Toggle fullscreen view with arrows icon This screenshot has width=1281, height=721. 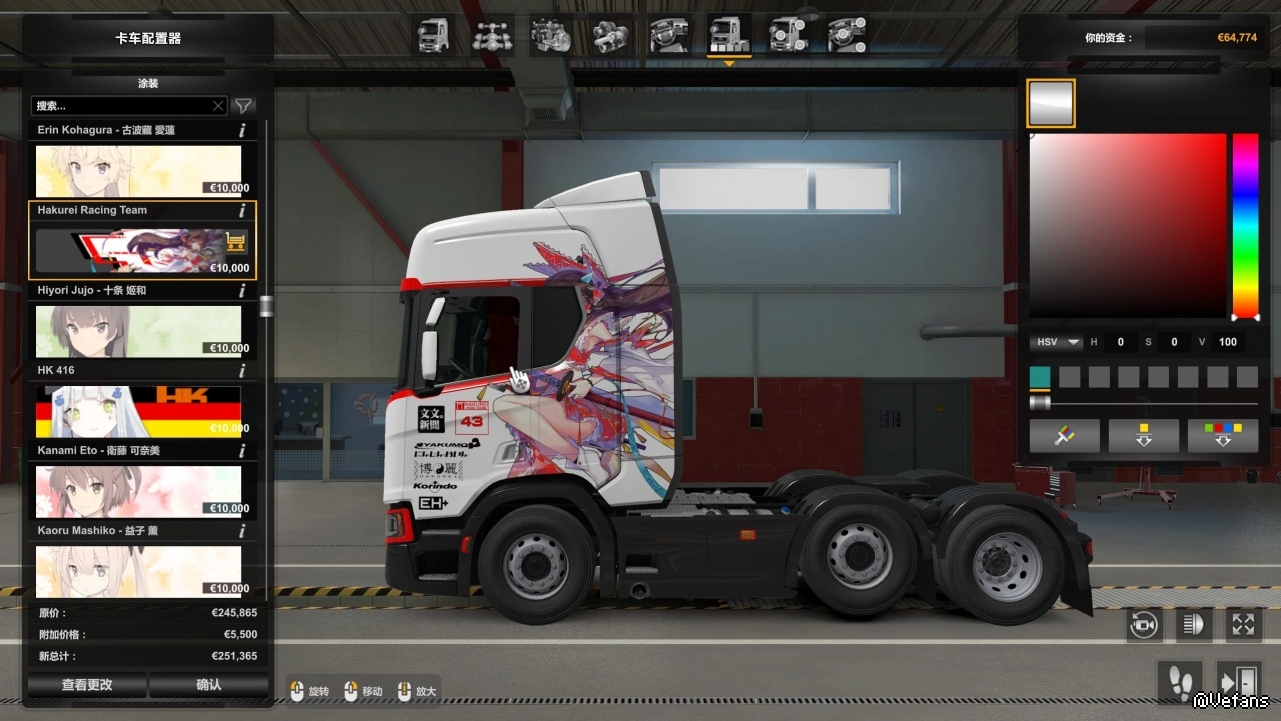[1243, 625]
